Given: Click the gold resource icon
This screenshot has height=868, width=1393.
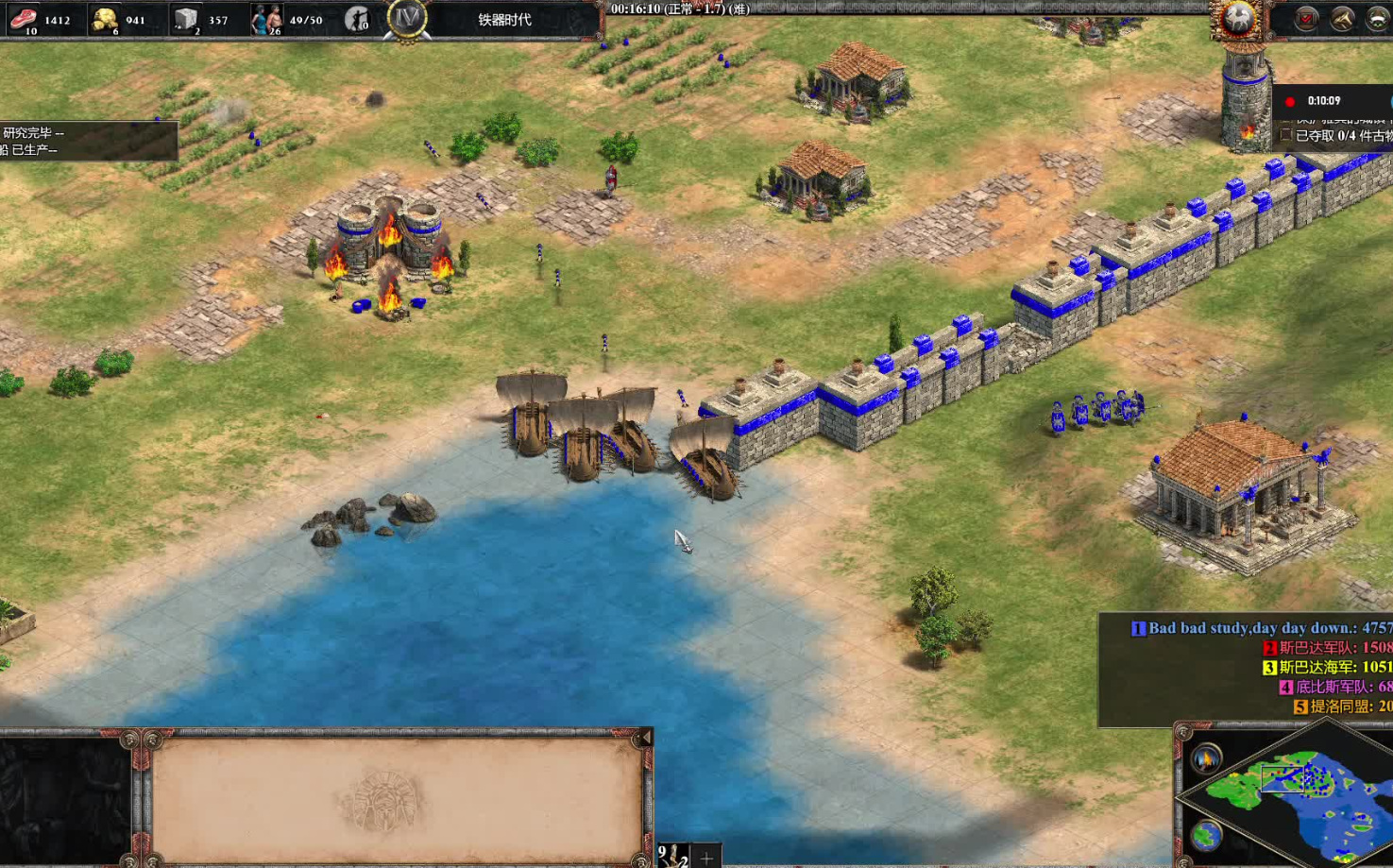Looking at the screenshot, I should 104,18.
